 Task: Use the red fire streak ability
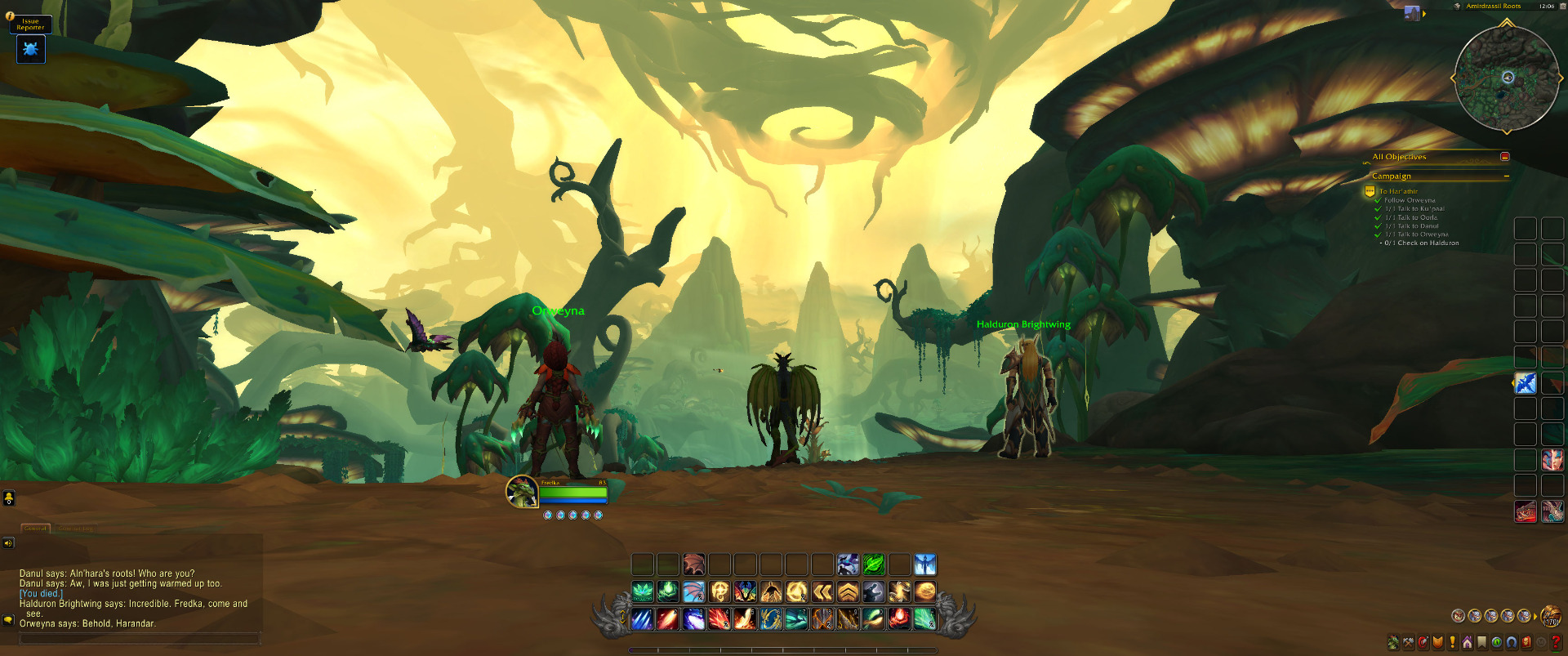(668, 619)
